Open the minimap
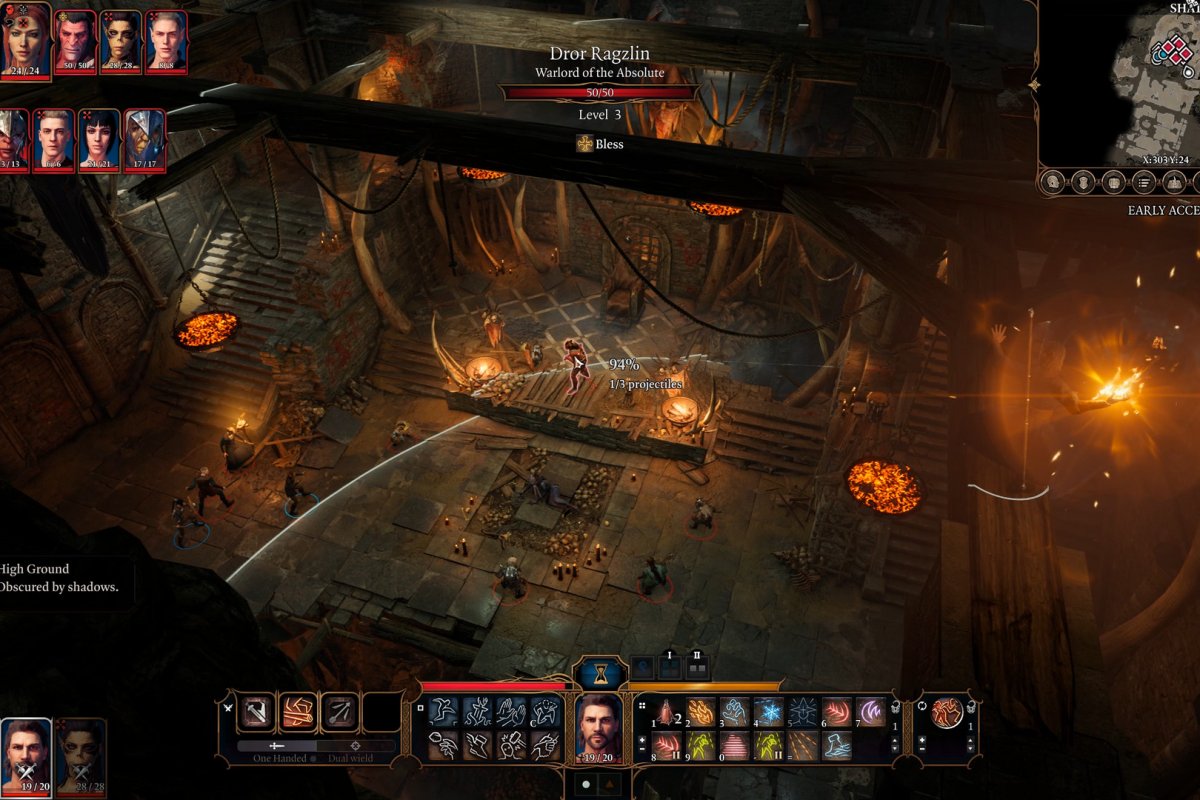 [x=1120, y=80]
